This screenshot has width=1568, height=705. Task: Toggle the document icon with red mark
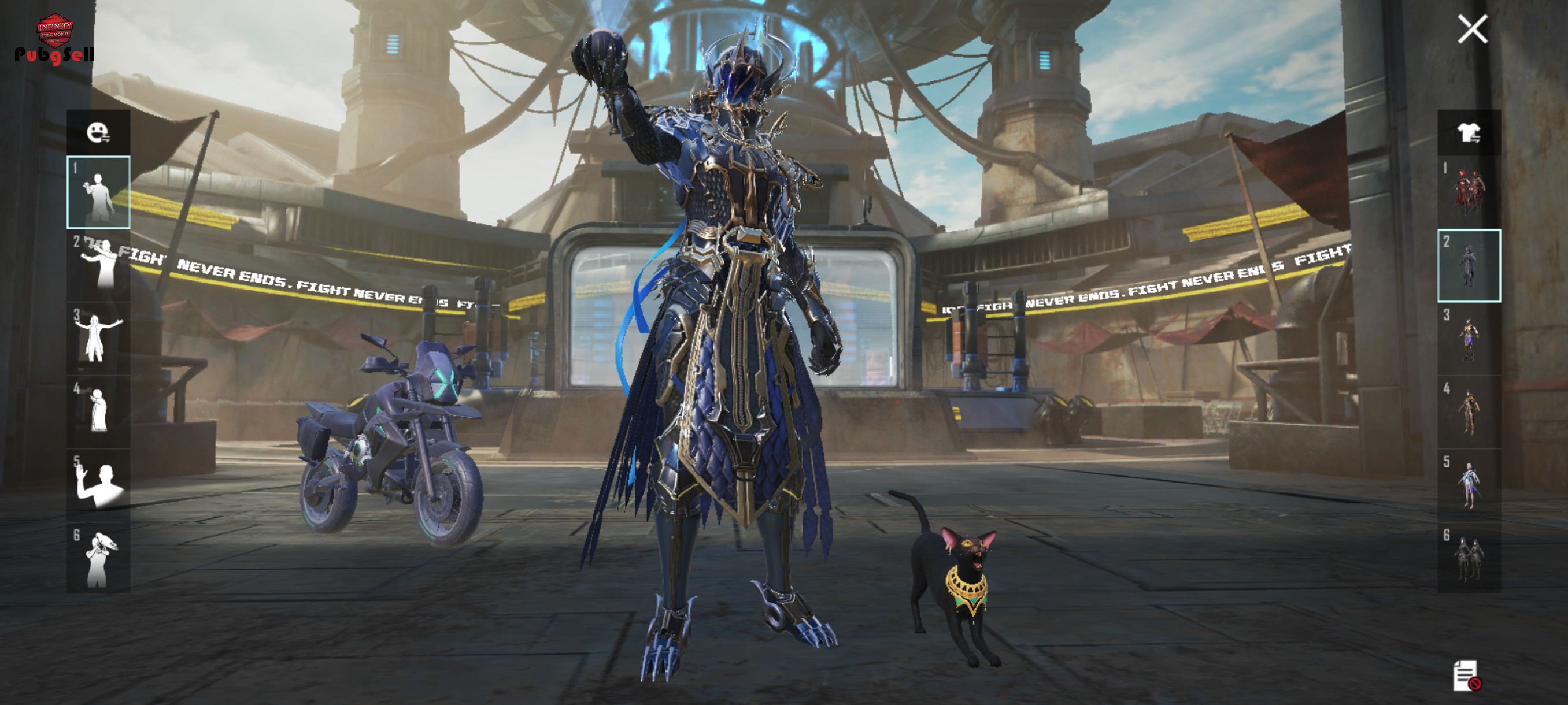[1466, 675]
